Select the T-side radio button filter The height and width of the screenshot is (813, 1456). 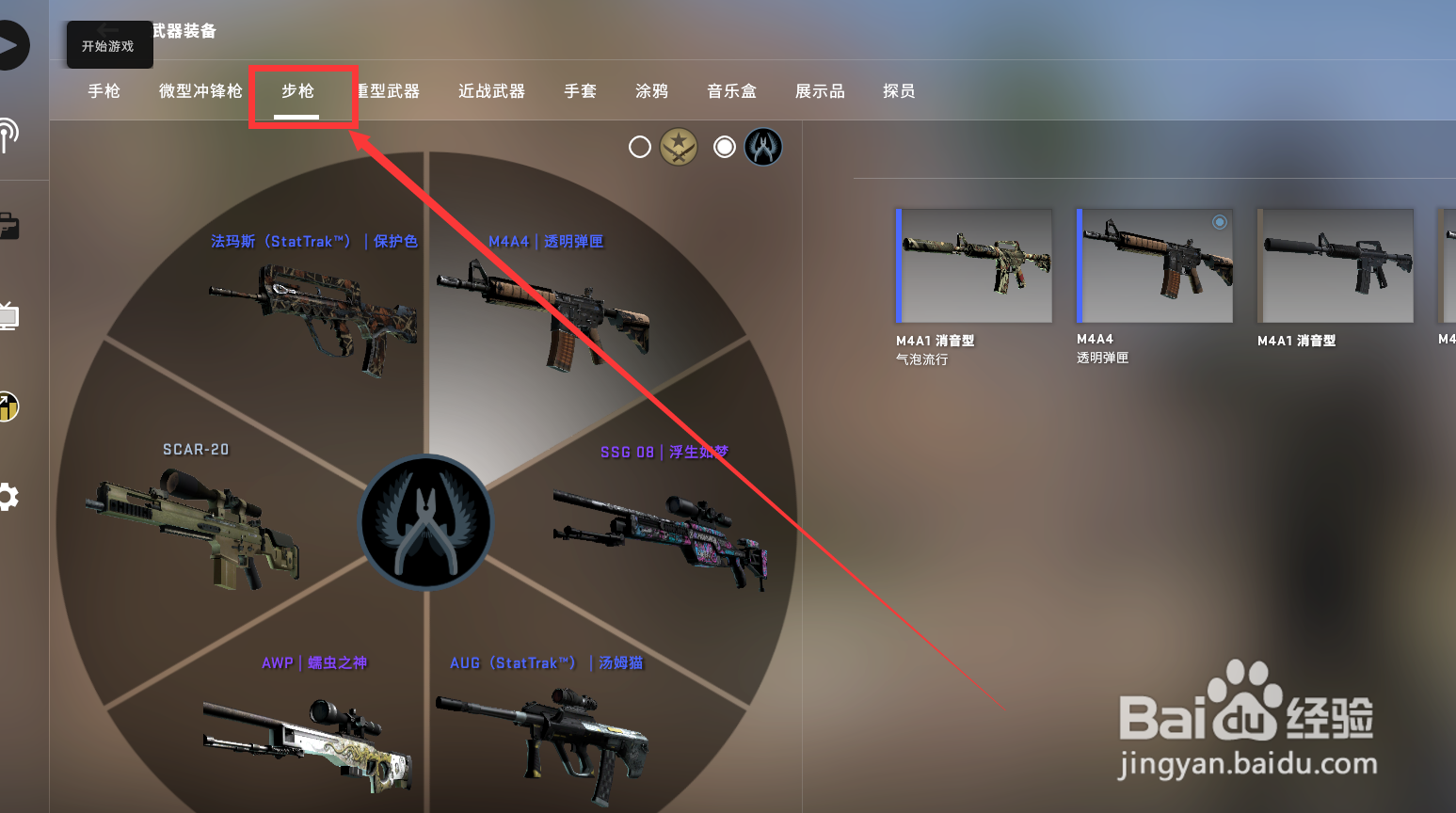point(639,147)
